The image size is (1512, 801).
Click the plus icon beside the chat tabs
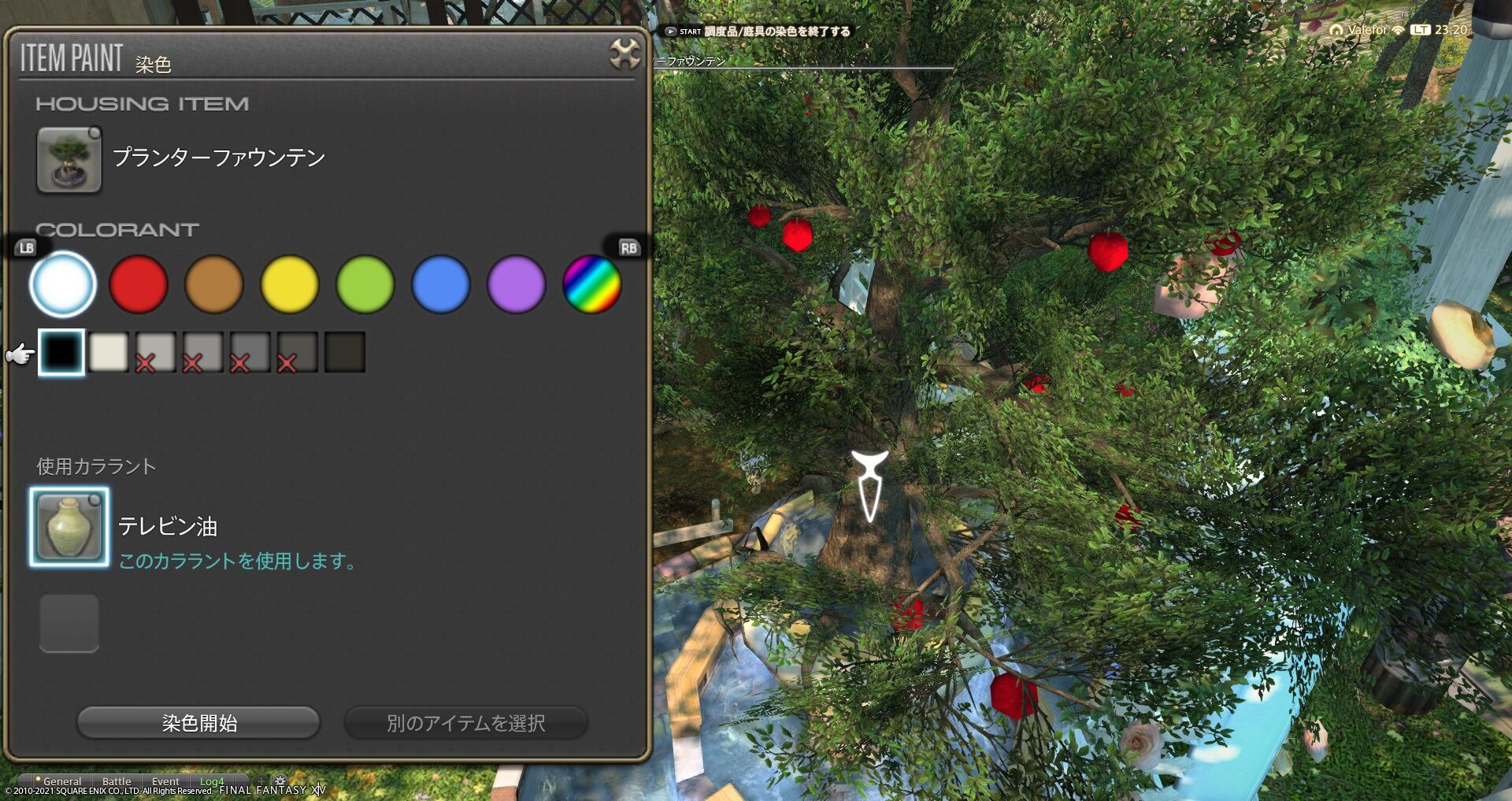(261, 781)
